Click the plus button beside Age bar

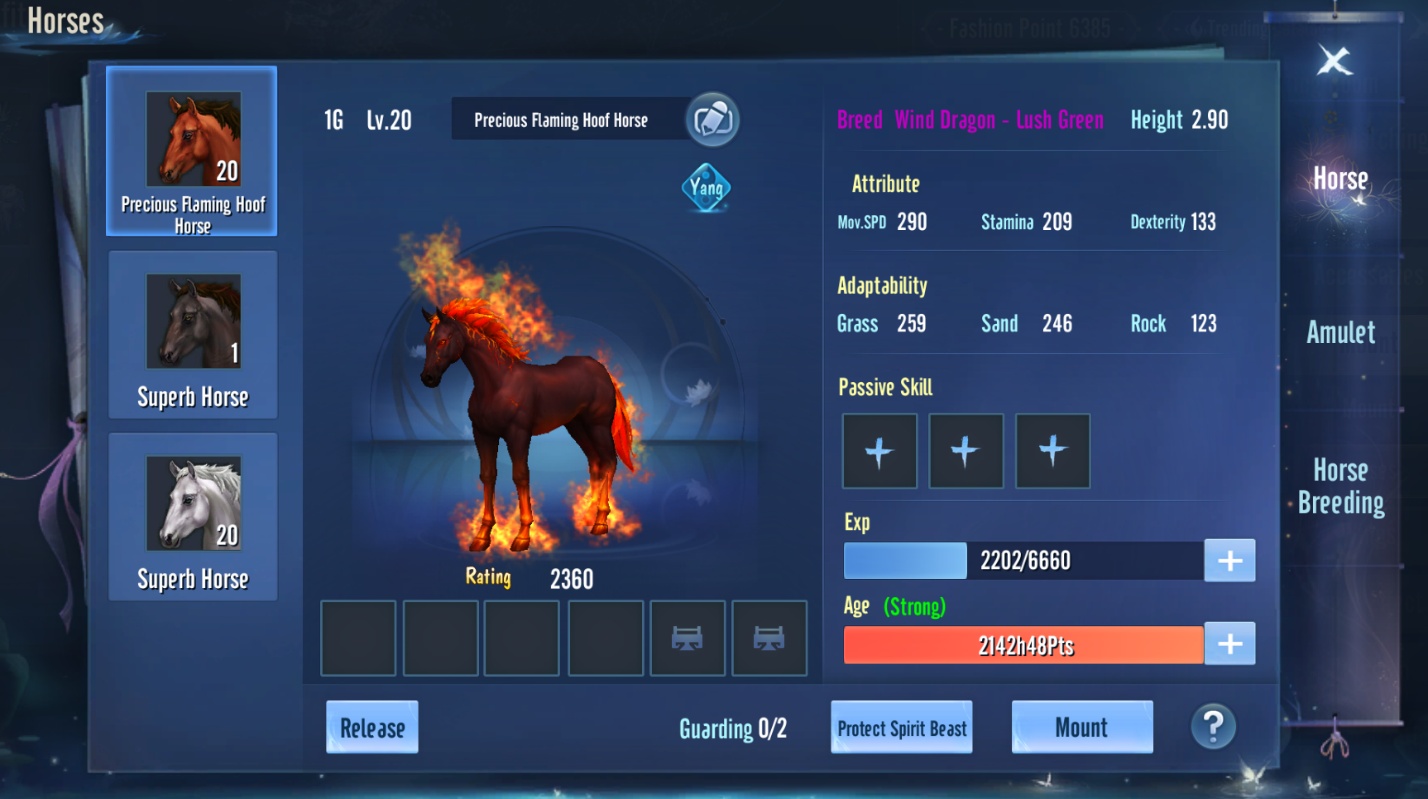click(1229, 645)
